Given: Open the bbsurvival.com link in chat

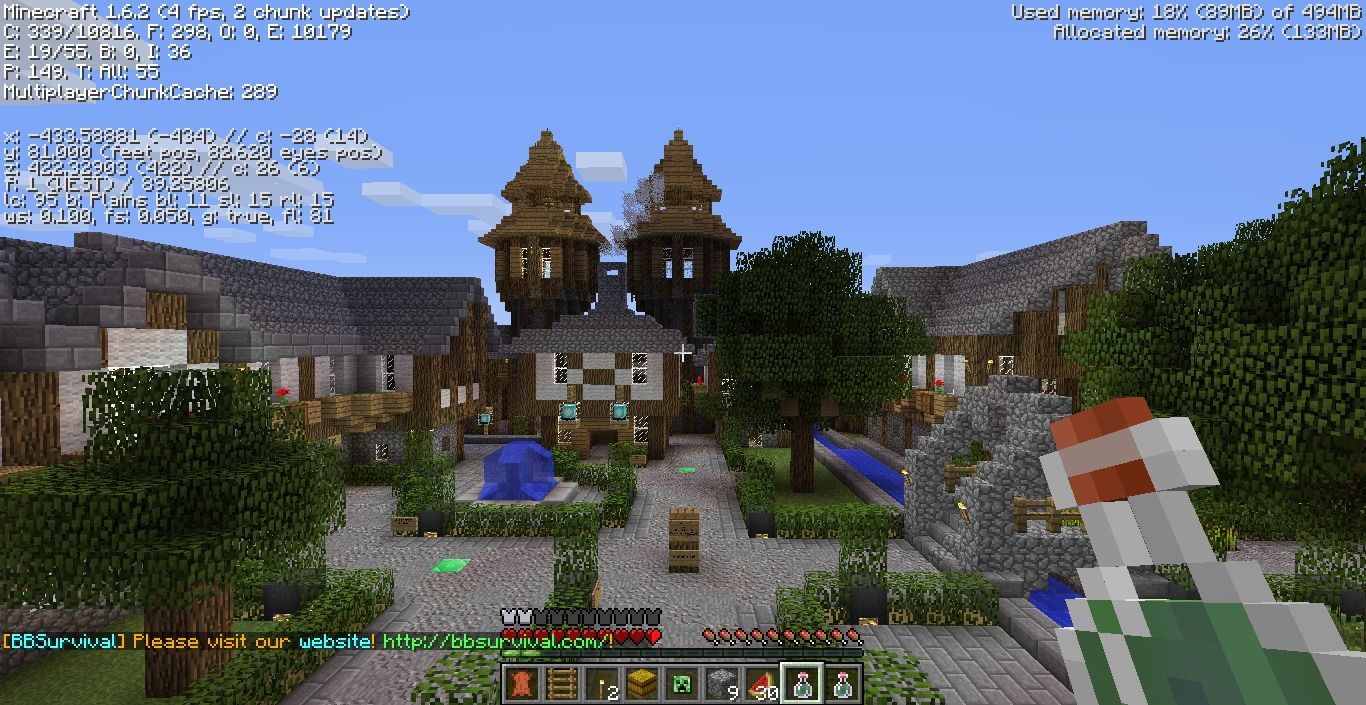Looking at the screenshot, I should 497,641.
